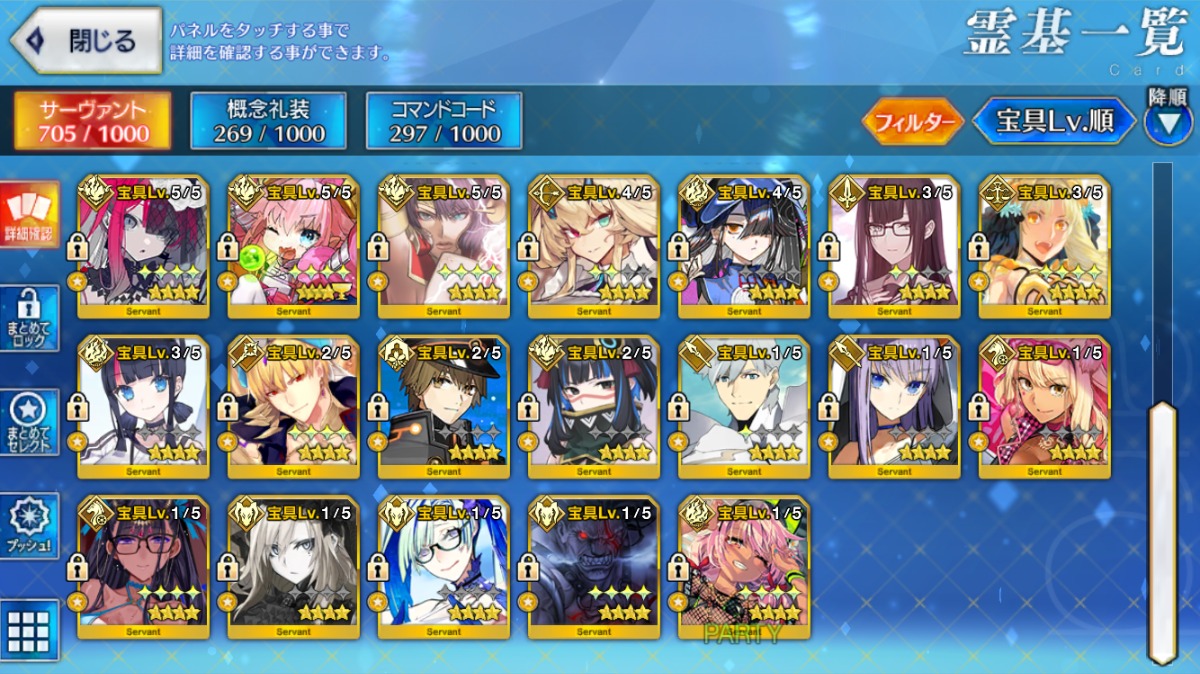Switch to the サーヴァント tab
This screenshot has width=1200, height=674.
click(92, 121)
